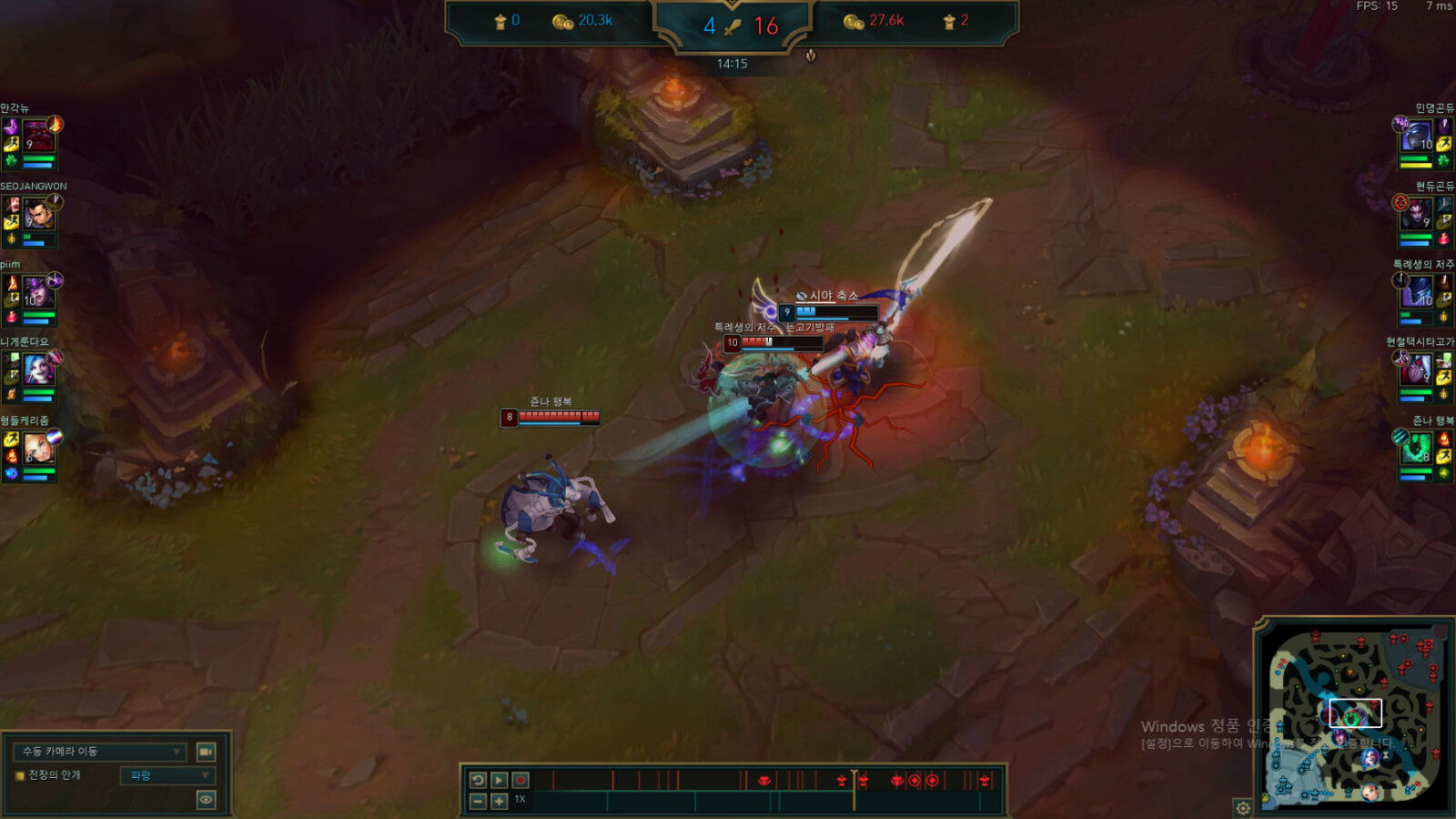Expand the scoreboard chevron below the 14:15 timer

click(x=809, y=56)
